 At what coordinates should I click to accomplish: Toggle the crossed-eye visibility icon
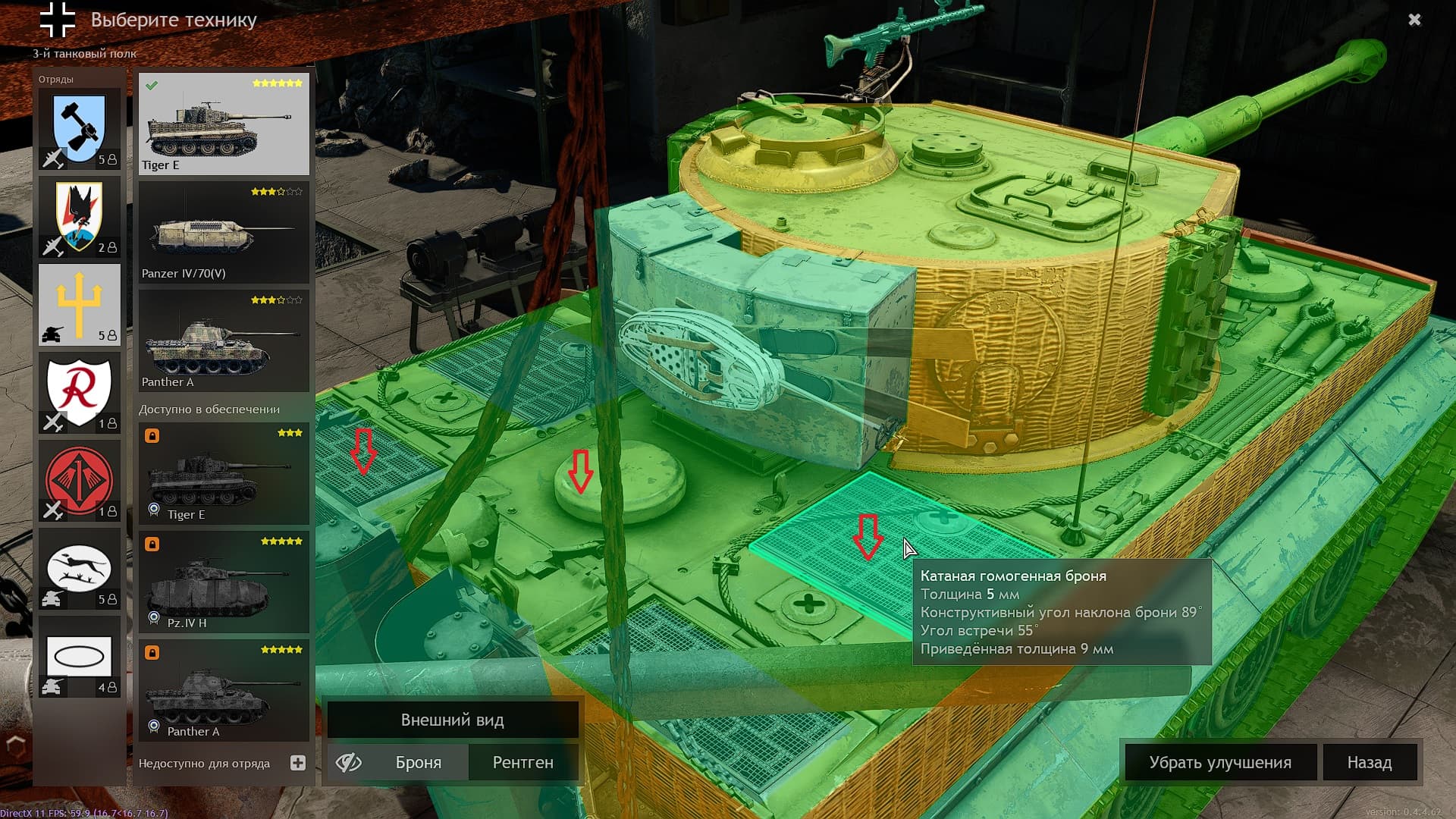[349, 762]
